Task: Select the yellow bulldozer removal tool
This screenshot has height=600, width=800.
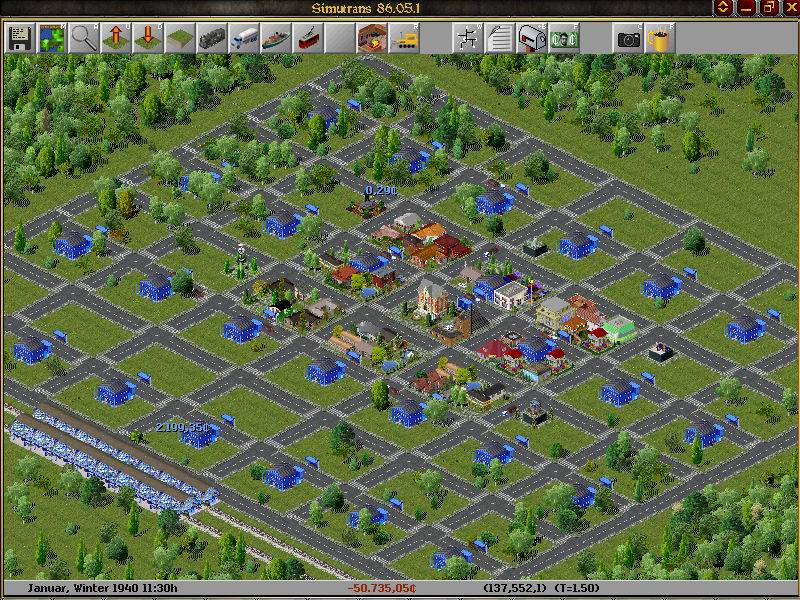Action: (404, 38)
